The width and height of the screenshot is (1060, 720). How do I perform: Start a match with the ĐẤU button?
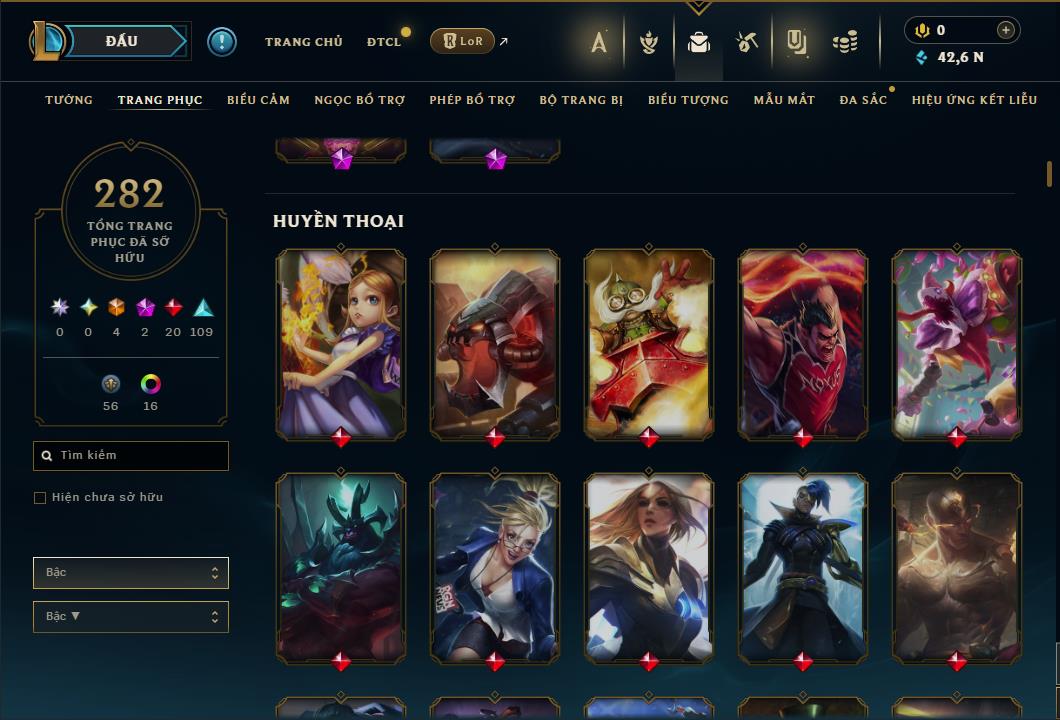coord(120,41)
